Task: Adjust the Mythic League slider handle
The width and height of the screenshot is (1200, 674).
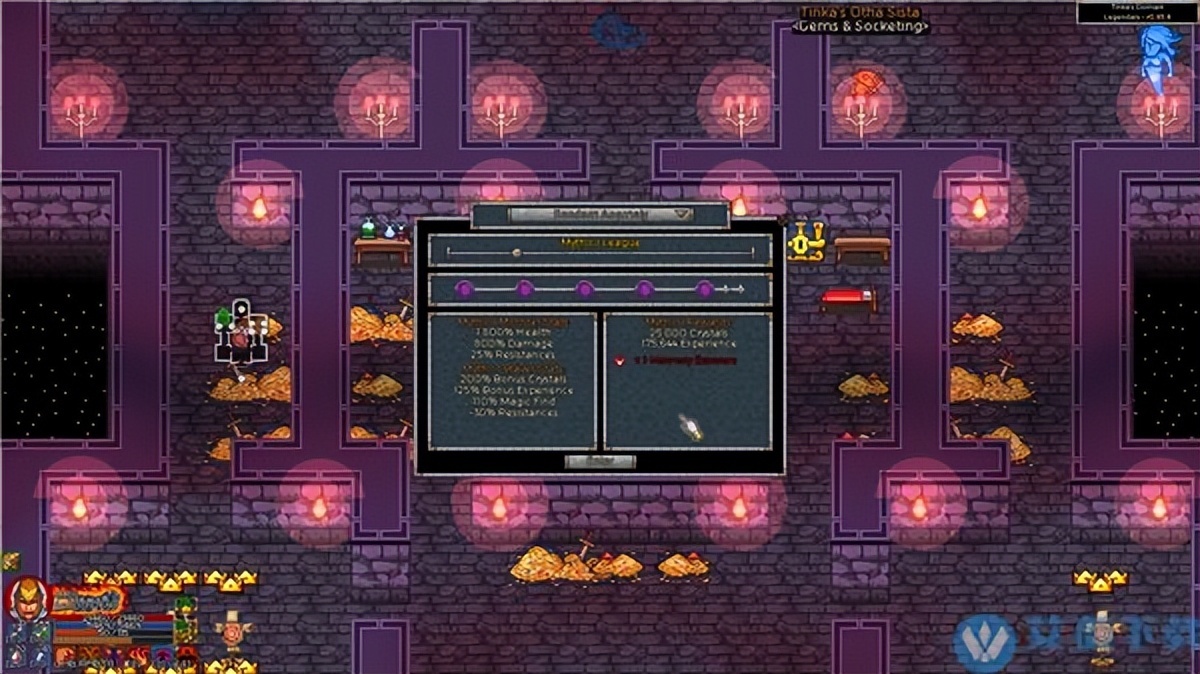Action: [517, 253]
